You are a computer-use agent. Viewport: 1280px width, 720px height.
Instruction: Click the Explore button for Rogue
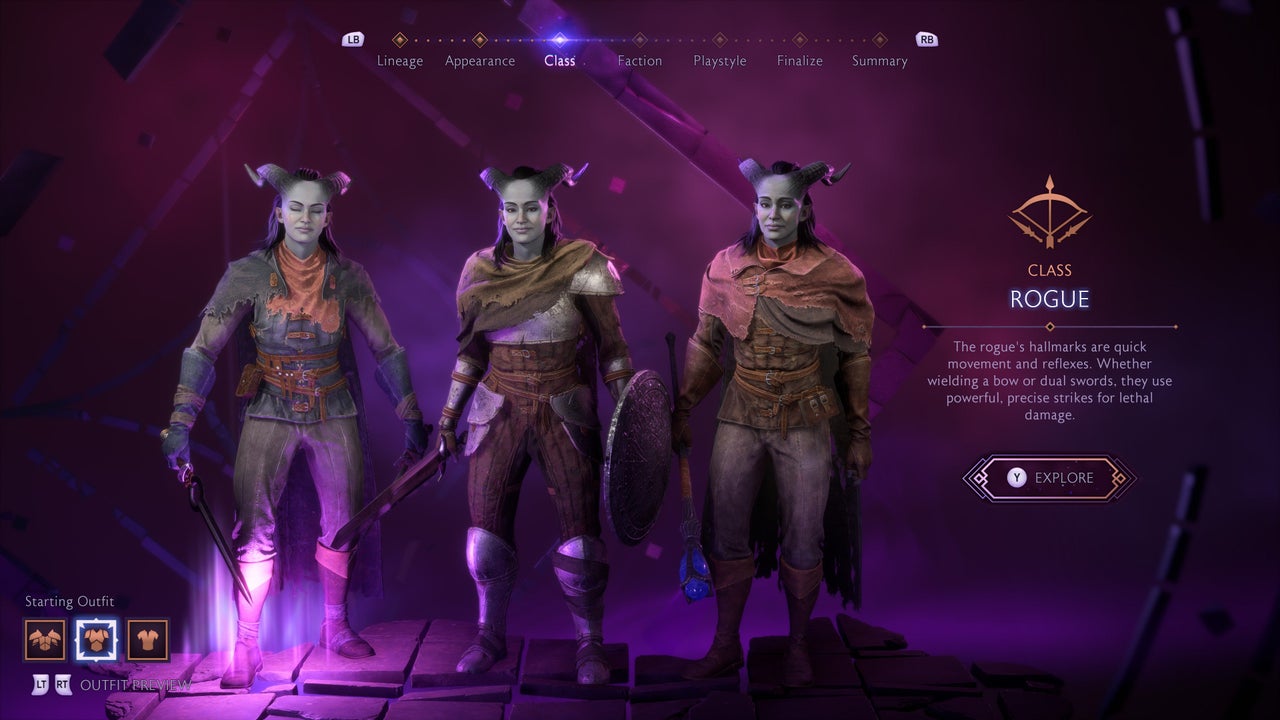tap(1049, 478)
